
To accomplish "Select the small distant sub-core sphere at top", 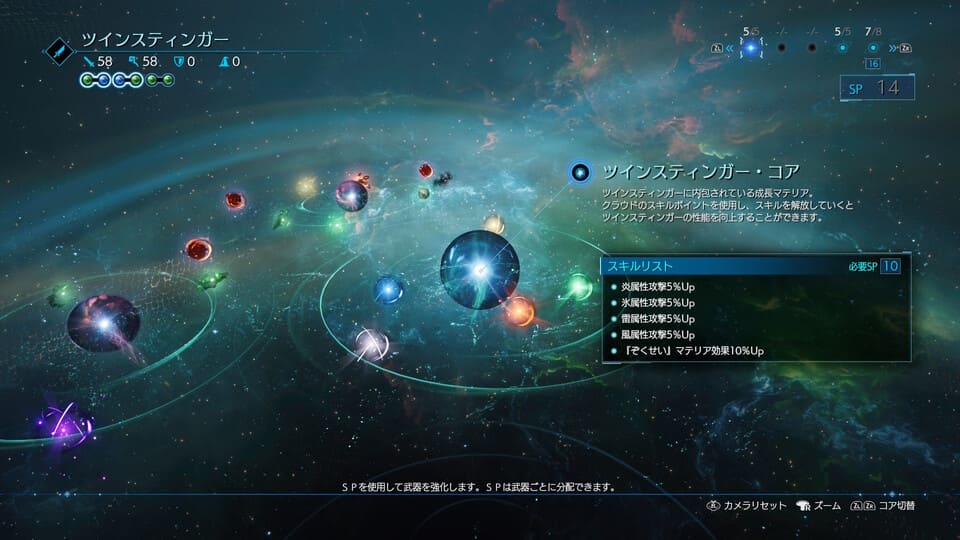I will (351, 194).
